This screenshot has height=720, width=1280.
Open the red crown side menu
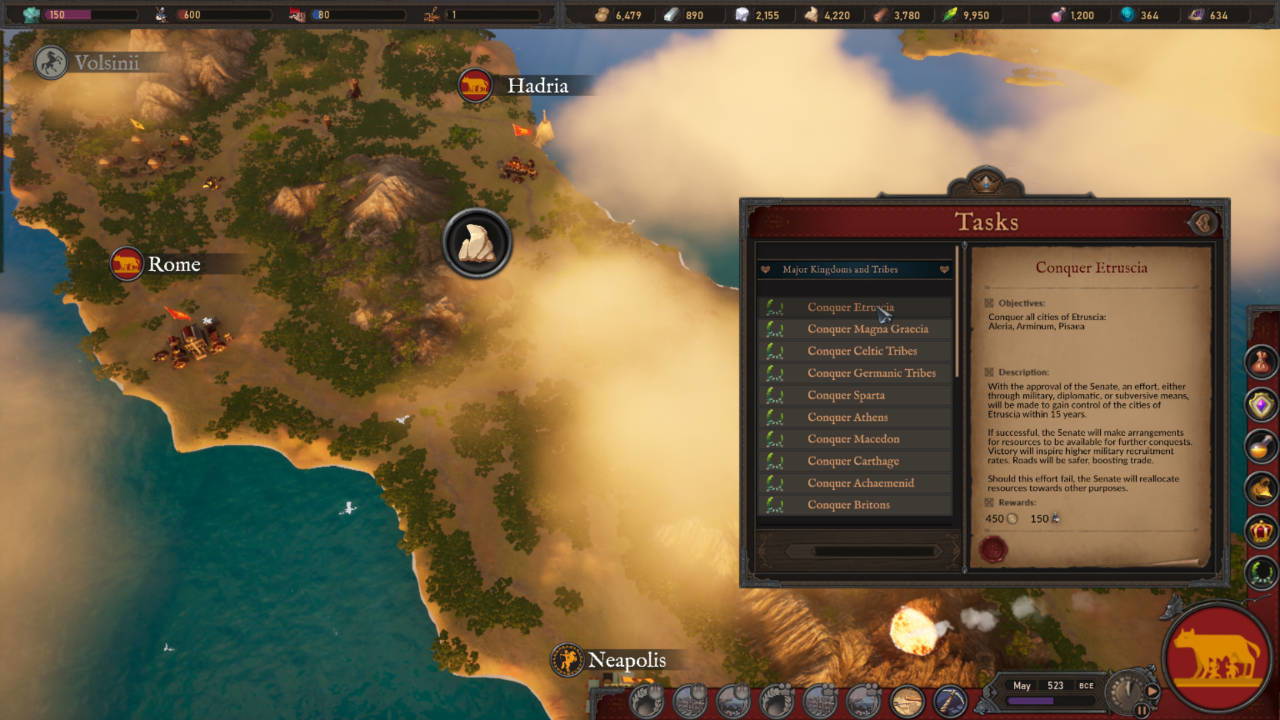[x=1262, y=530]
